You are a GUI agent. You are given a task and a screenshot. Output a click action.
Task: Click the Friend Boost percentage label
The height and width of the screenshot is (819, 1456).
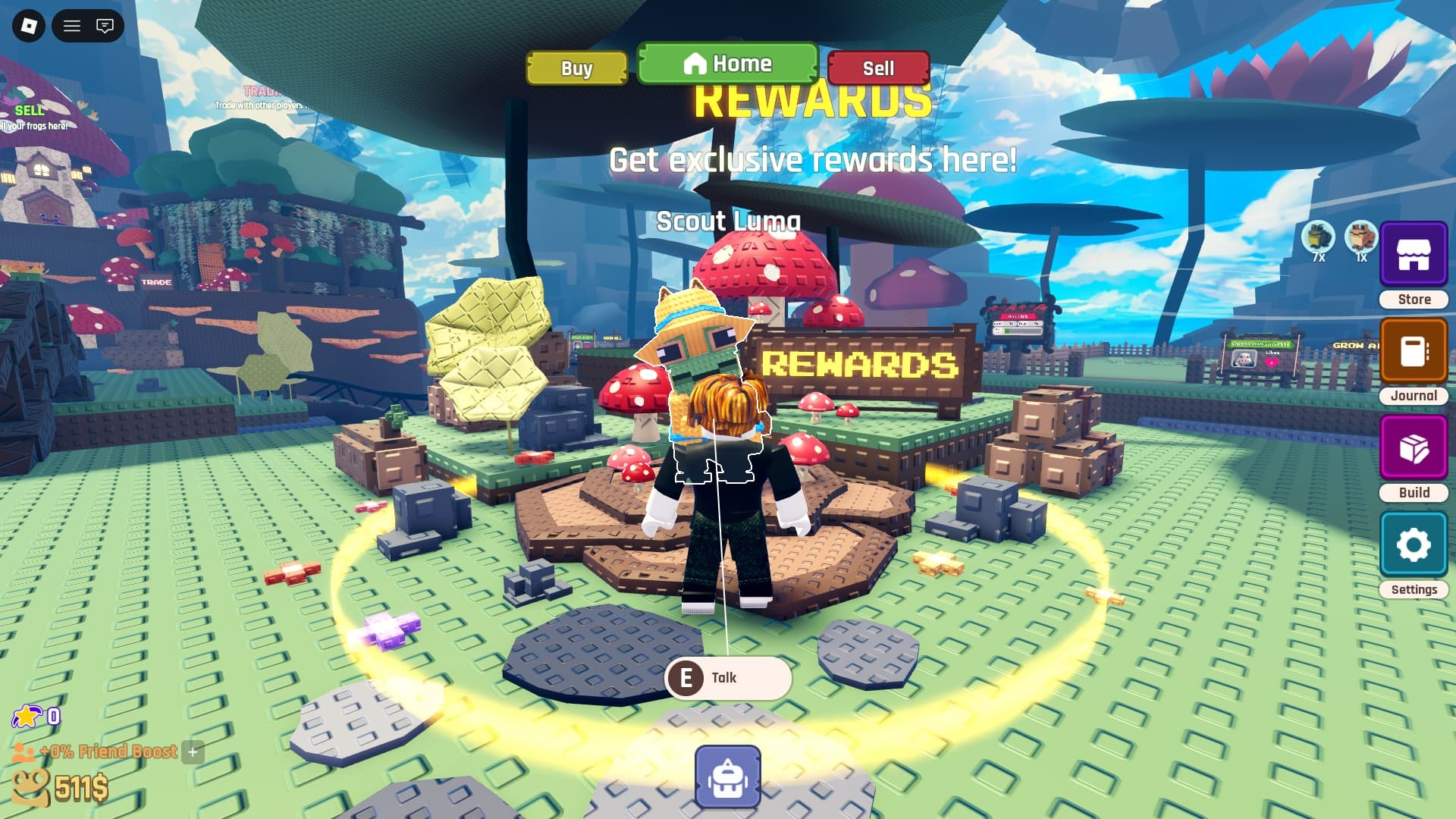(108, 752)
